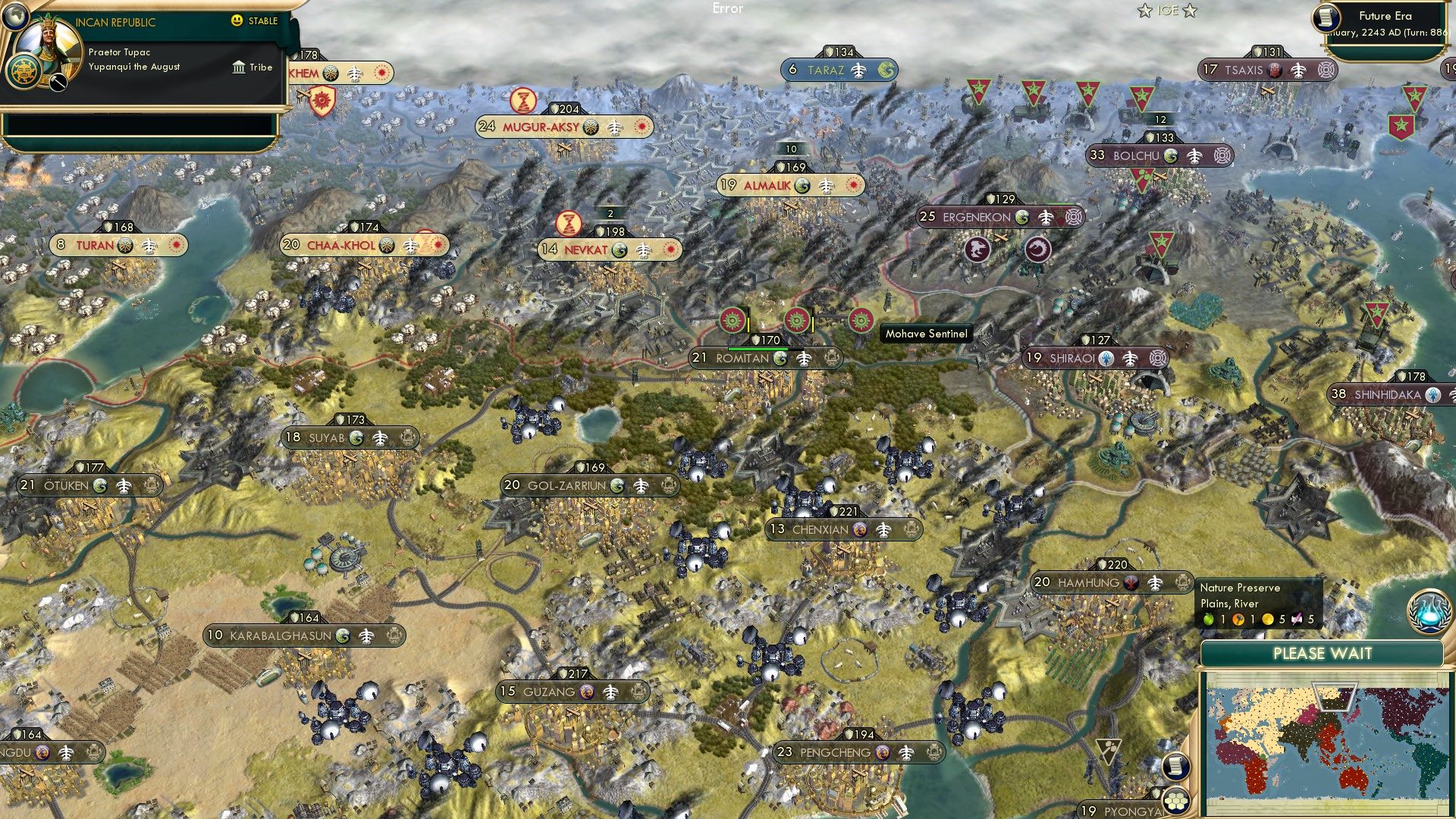Click the hammer icon below leader portrait
This screenshot has height=819, width=1456.
[58, 83]
